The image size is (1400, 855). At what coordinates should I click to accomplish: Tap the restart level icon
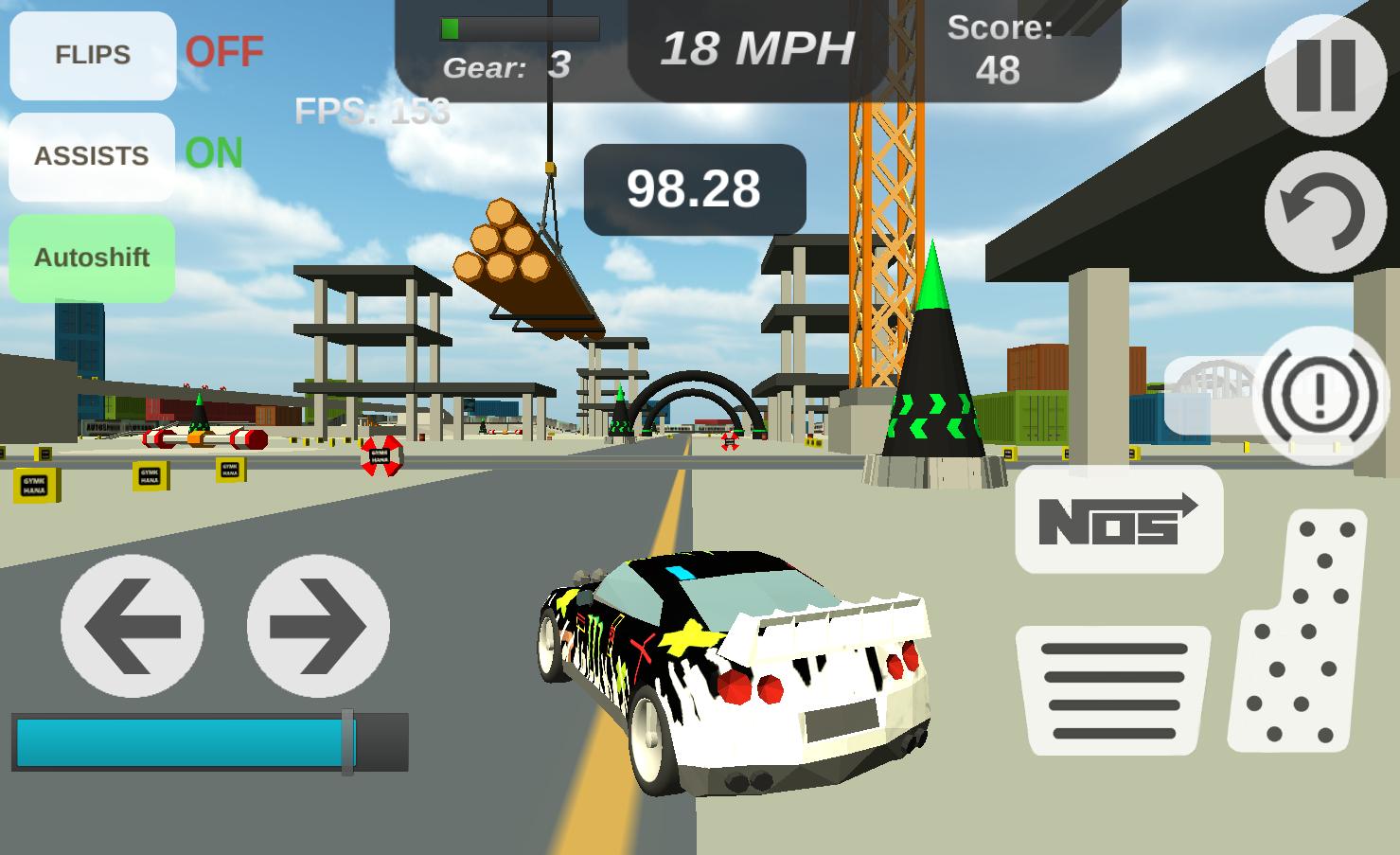pos(1323,210)
